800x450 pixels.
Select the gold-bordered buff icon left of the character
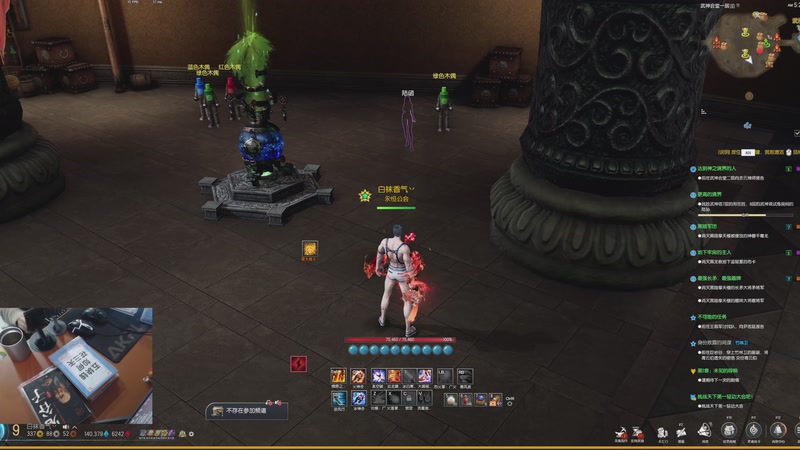tap(310, 249)
